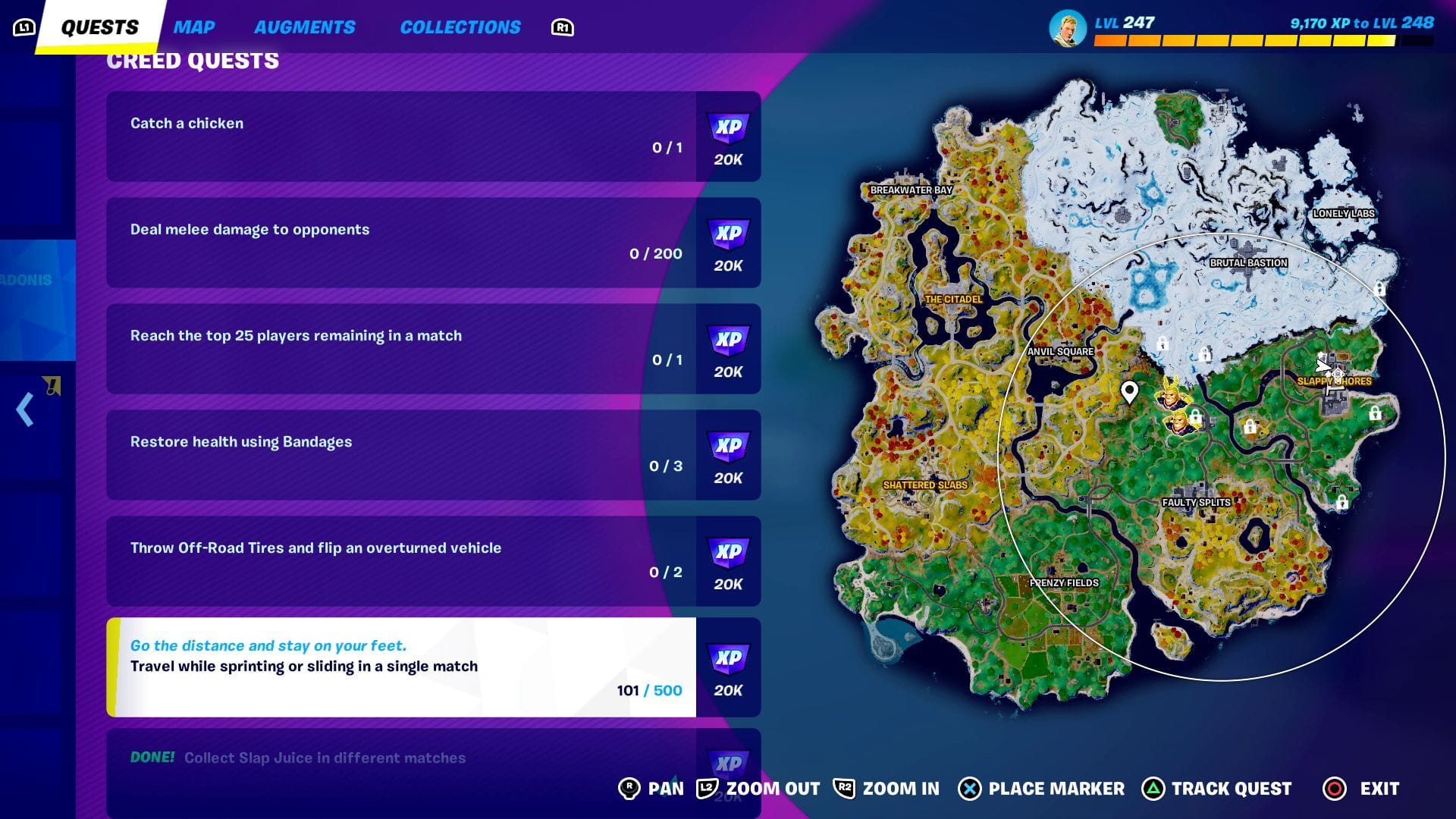This screenshot has width=1456, height=819.
Task: Collapse the quest panel using the left chevron
Action: pyautogui.click(x=23, y=409)
